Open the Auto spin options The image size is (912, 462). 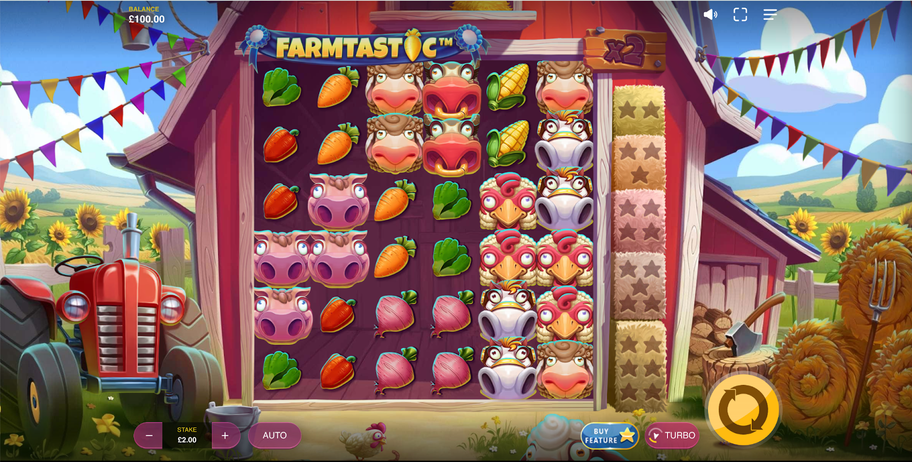[x=275, y=435]
